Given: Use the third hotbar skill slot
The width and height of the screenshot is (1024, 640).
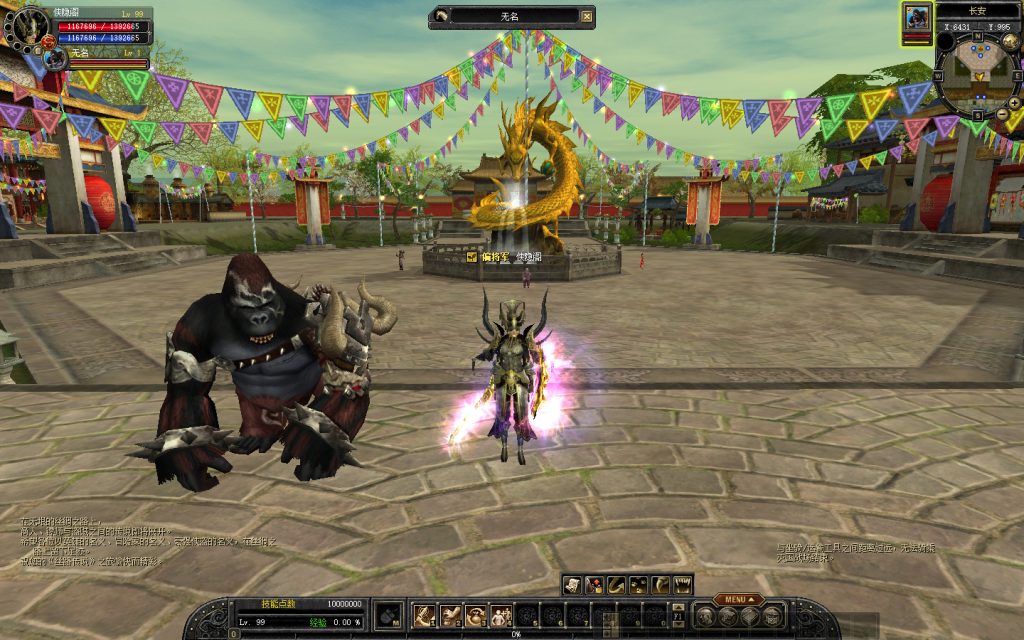Looking at the screenshot, I should tap(475, 615).
